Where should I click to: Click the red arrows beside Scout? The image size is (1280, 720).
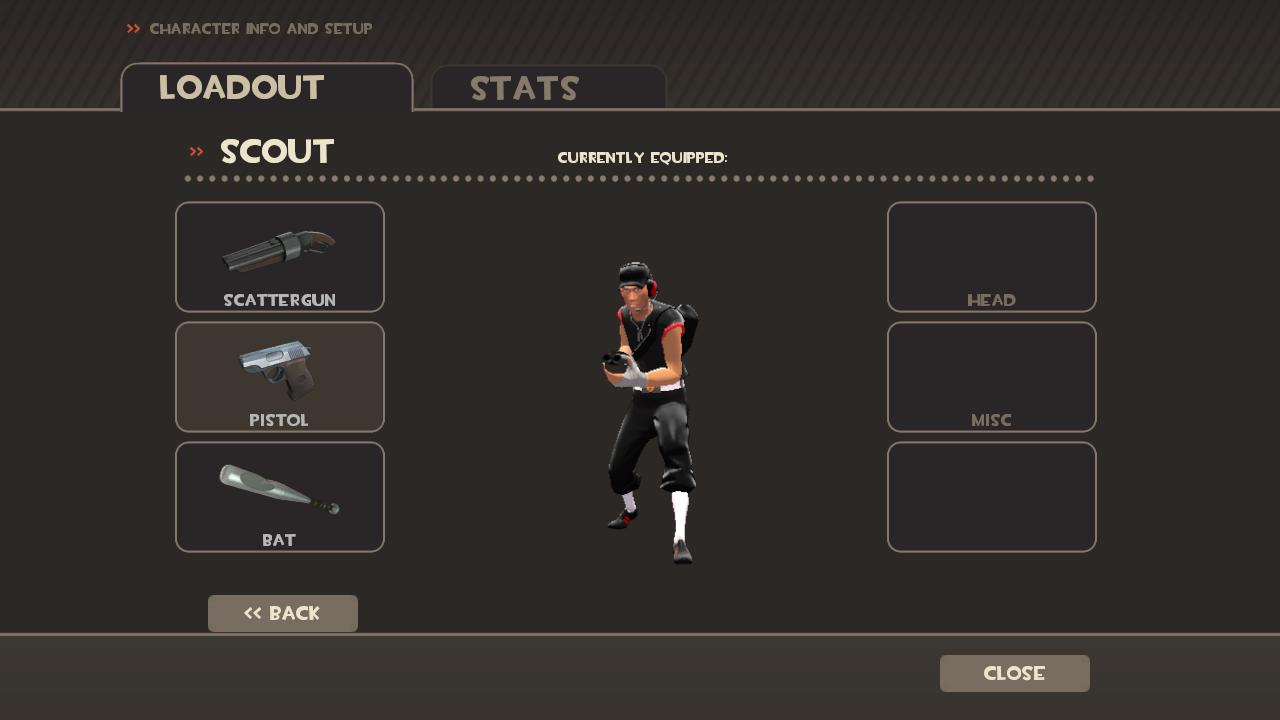point(196,151)
